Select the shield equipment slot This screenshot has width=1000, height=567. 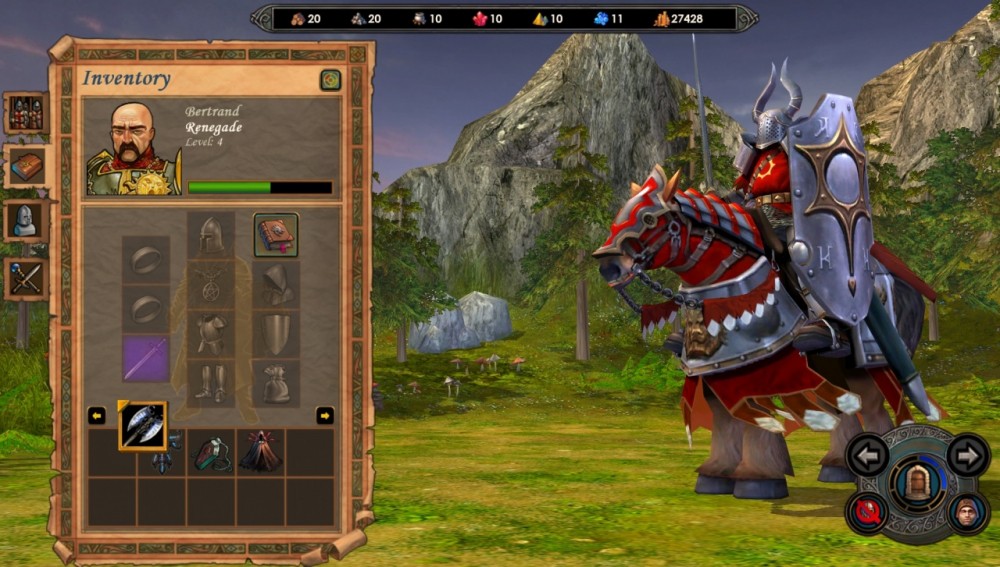pyautogui.click(x=275, y=334)
